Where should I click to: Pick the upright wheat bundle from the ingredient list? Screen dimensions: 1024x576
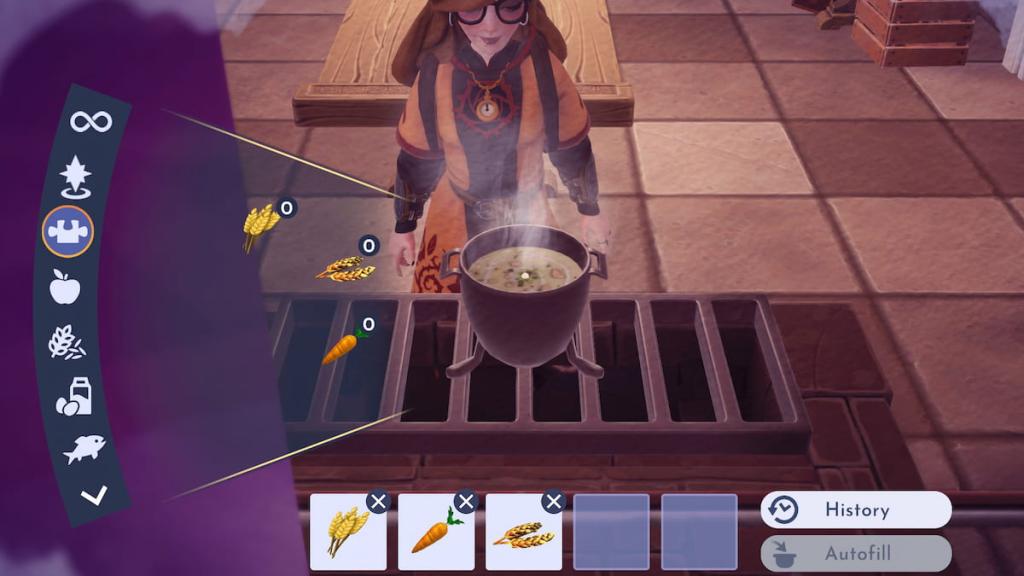tap(260, 225)
